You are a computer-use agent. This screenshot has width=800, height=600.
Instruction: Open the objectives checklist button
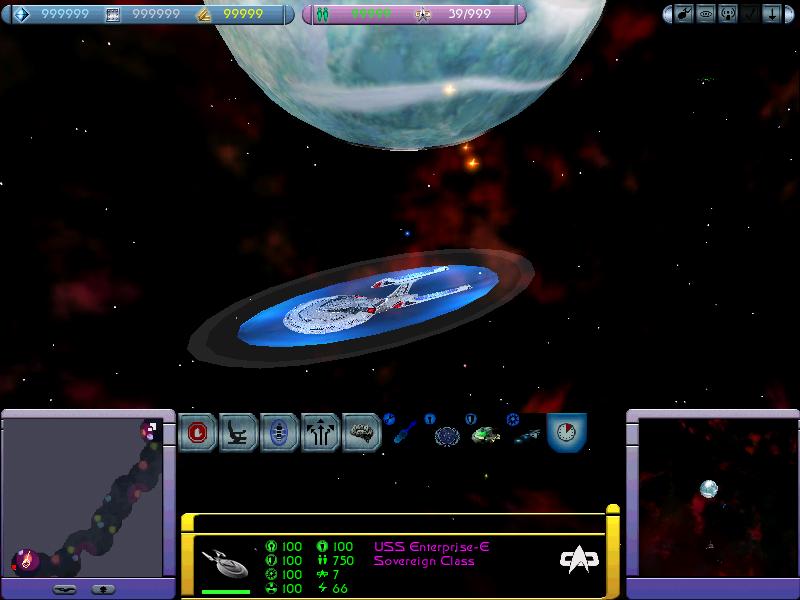coord(750,15)
